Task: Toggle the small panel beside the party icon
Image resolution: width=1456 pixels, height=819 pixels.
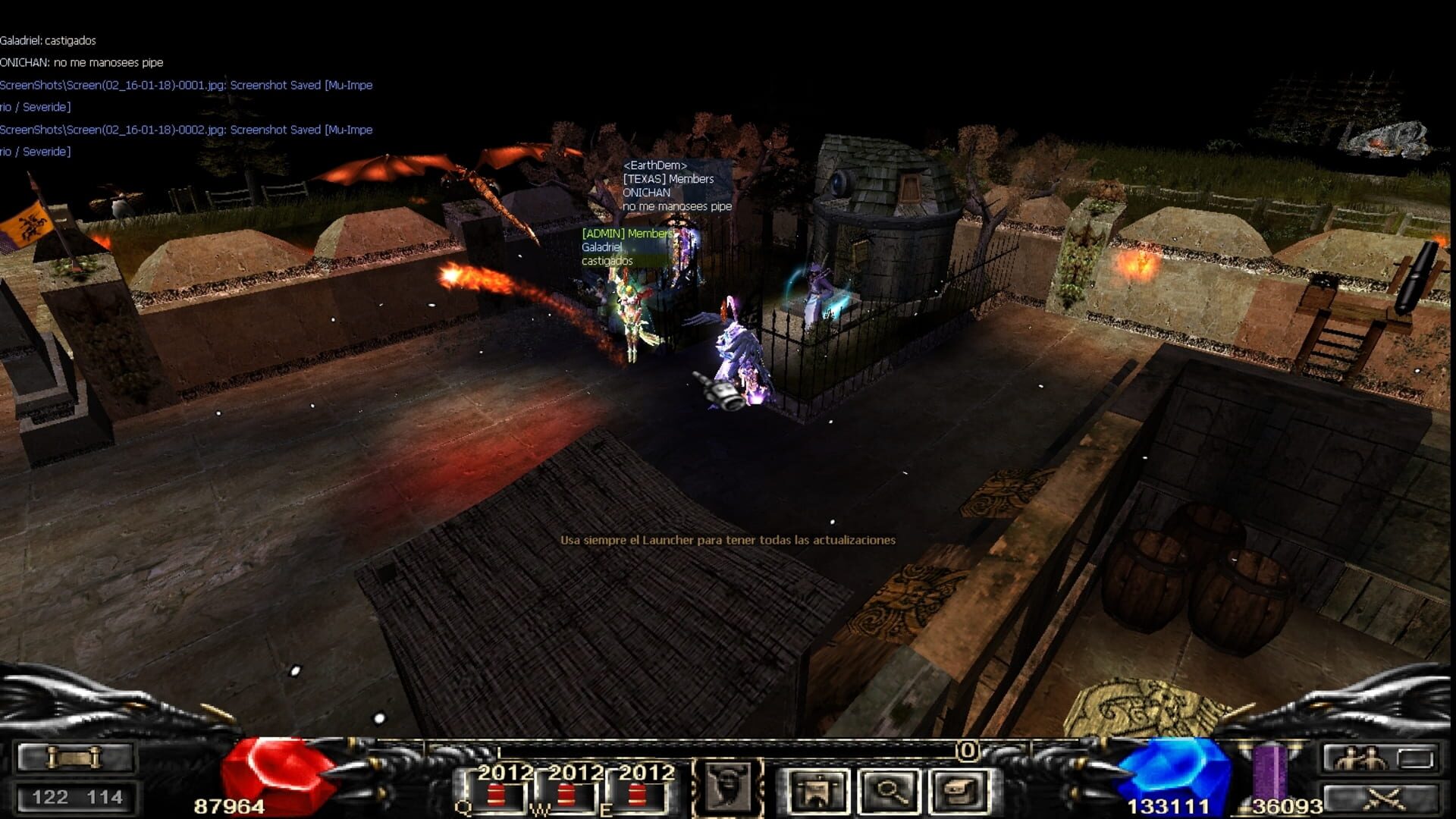Action: (x=1415, y=758)
